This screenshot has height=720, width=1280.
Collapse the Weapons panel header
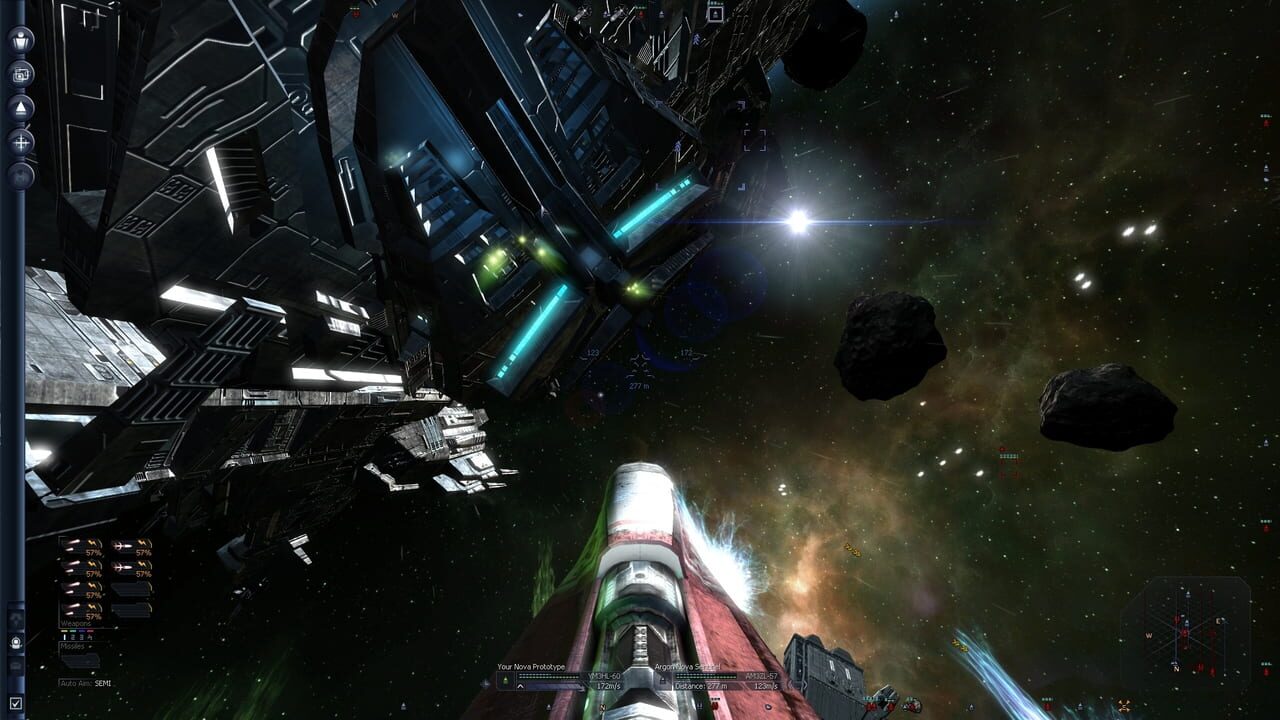point(75,623)
